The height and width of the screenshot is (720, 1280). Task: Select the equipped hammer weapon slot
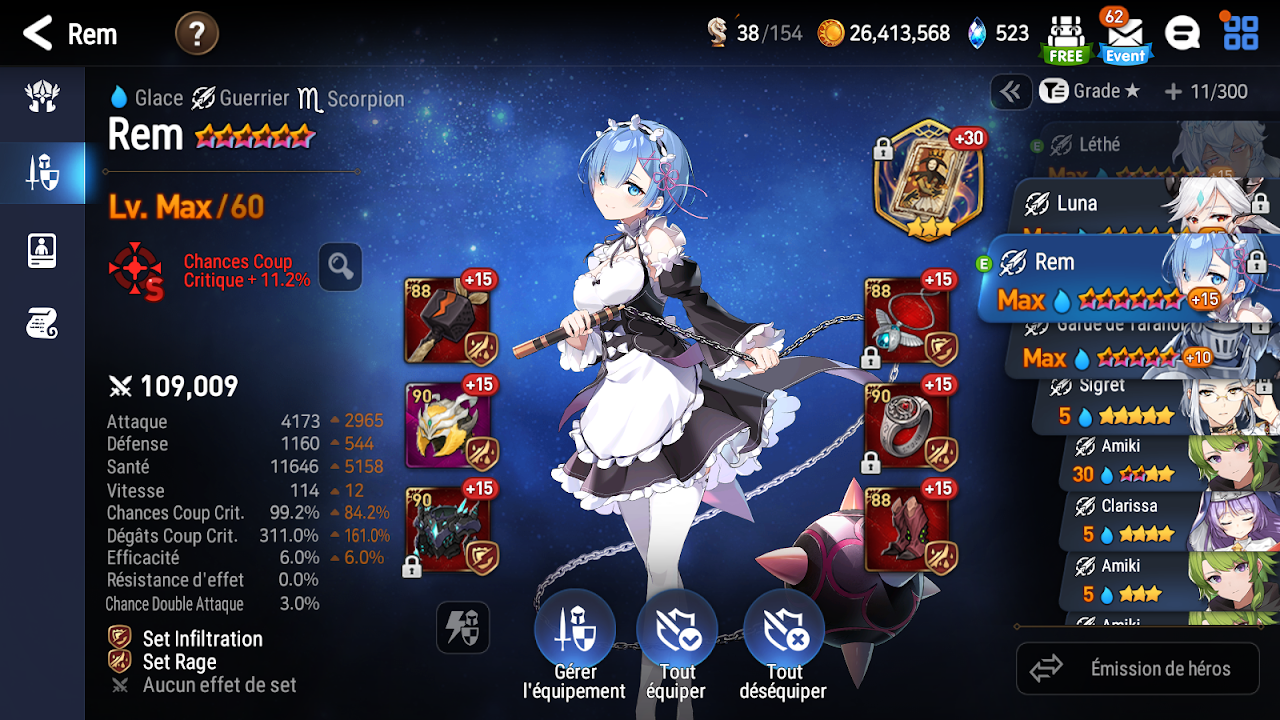(x=447, y=320)
